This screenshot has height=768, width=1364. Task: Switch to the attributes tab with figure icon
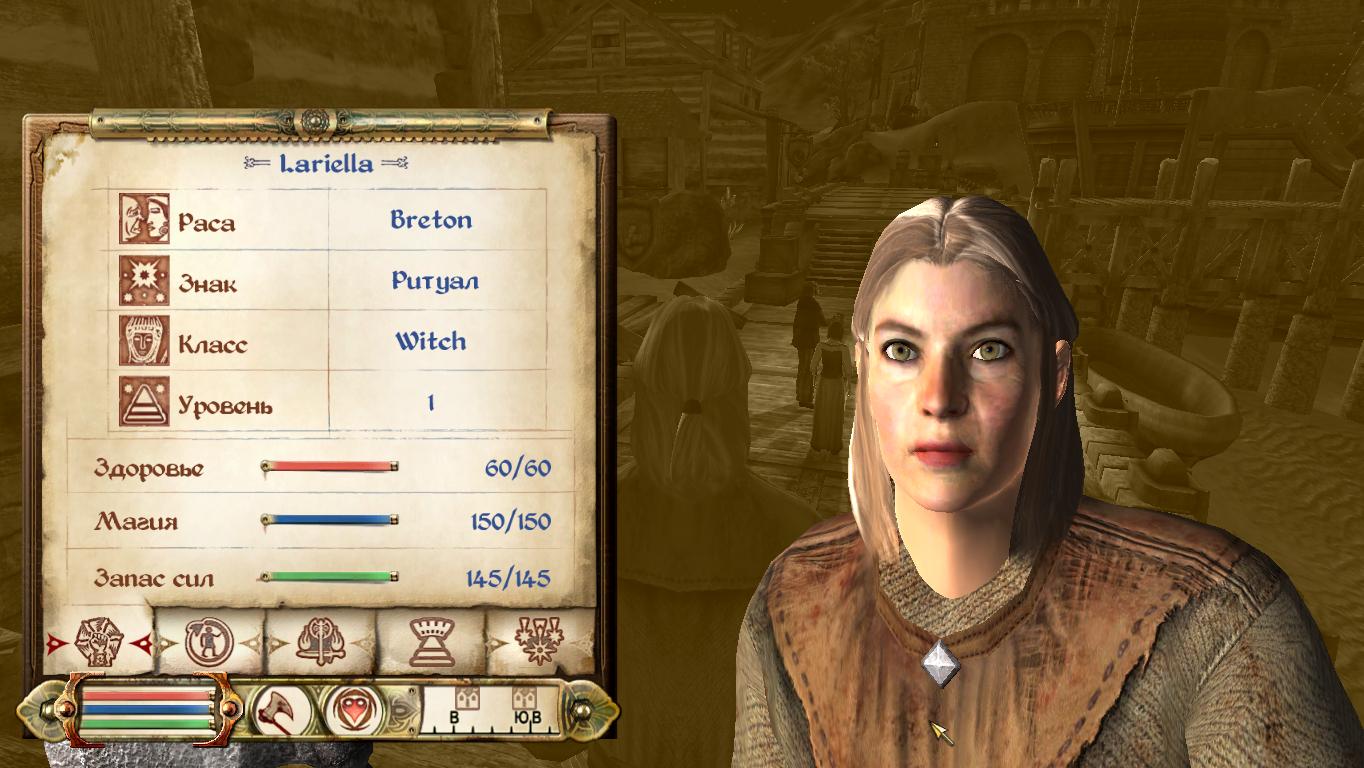click(210, 643)
